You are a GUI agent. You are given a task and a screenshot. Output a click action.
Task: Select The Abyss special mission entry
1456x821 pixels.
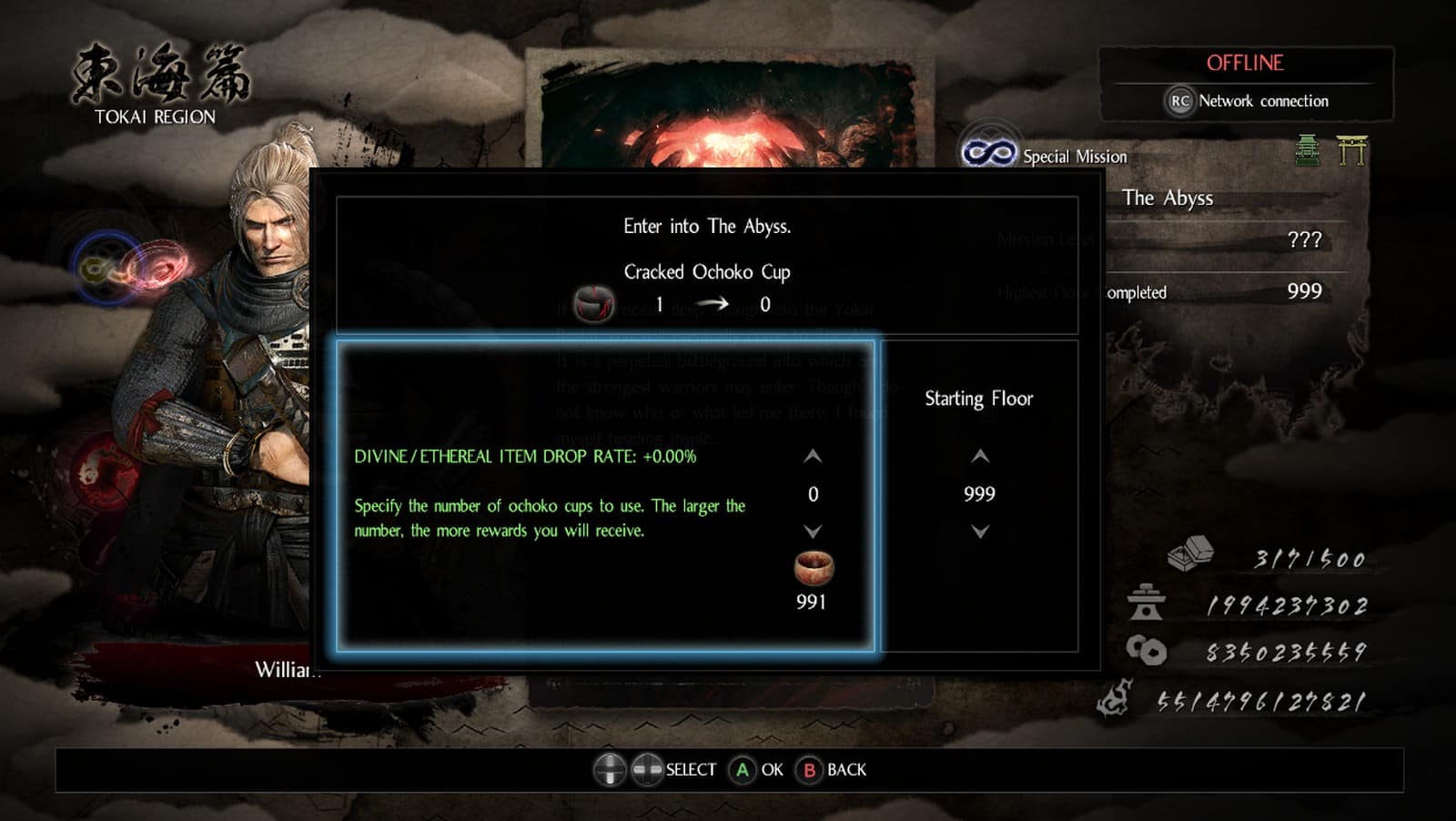[1168, 198]
